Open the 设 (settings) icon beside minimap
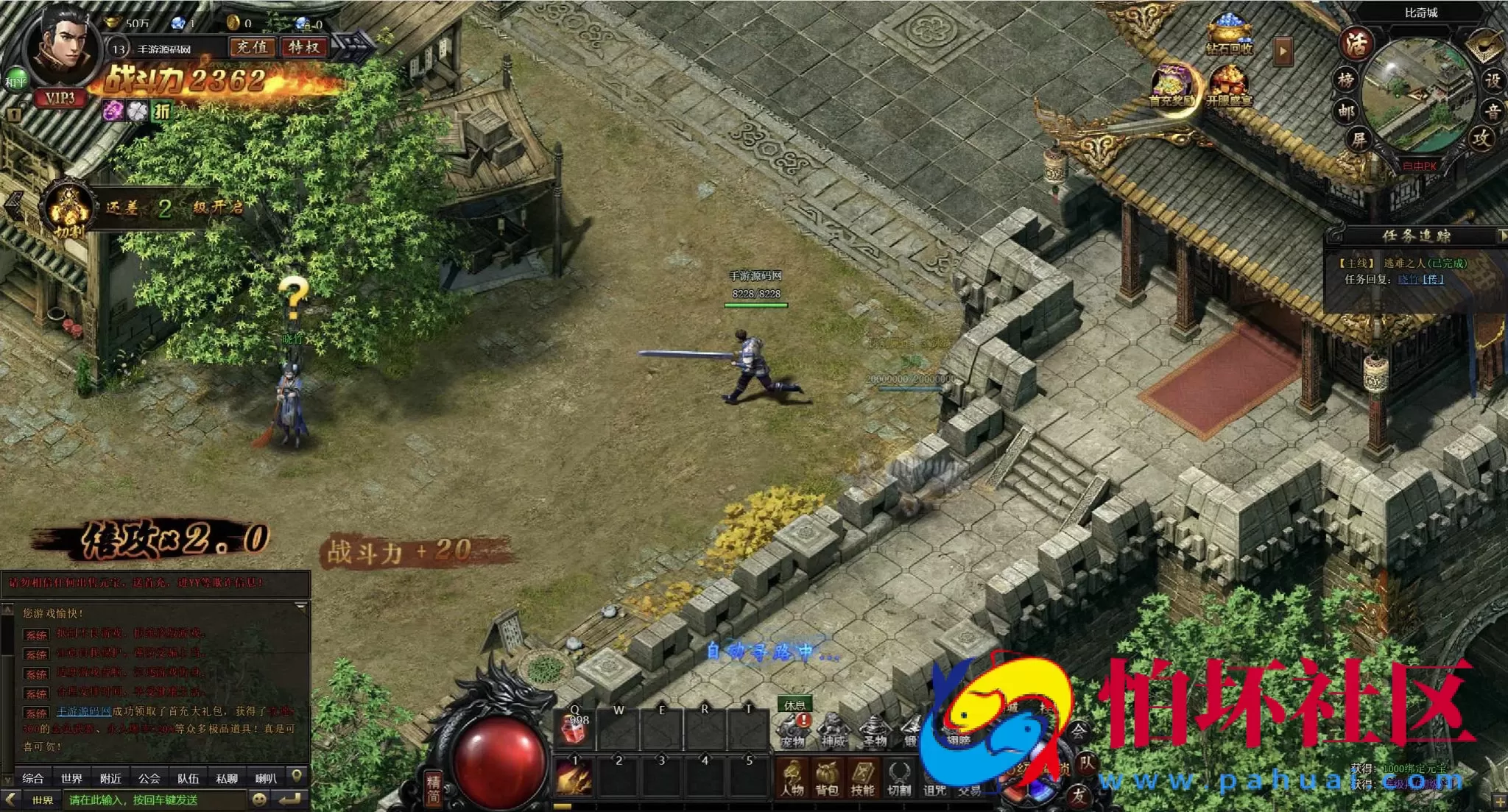1508x812 pixels. [1493, 81]
